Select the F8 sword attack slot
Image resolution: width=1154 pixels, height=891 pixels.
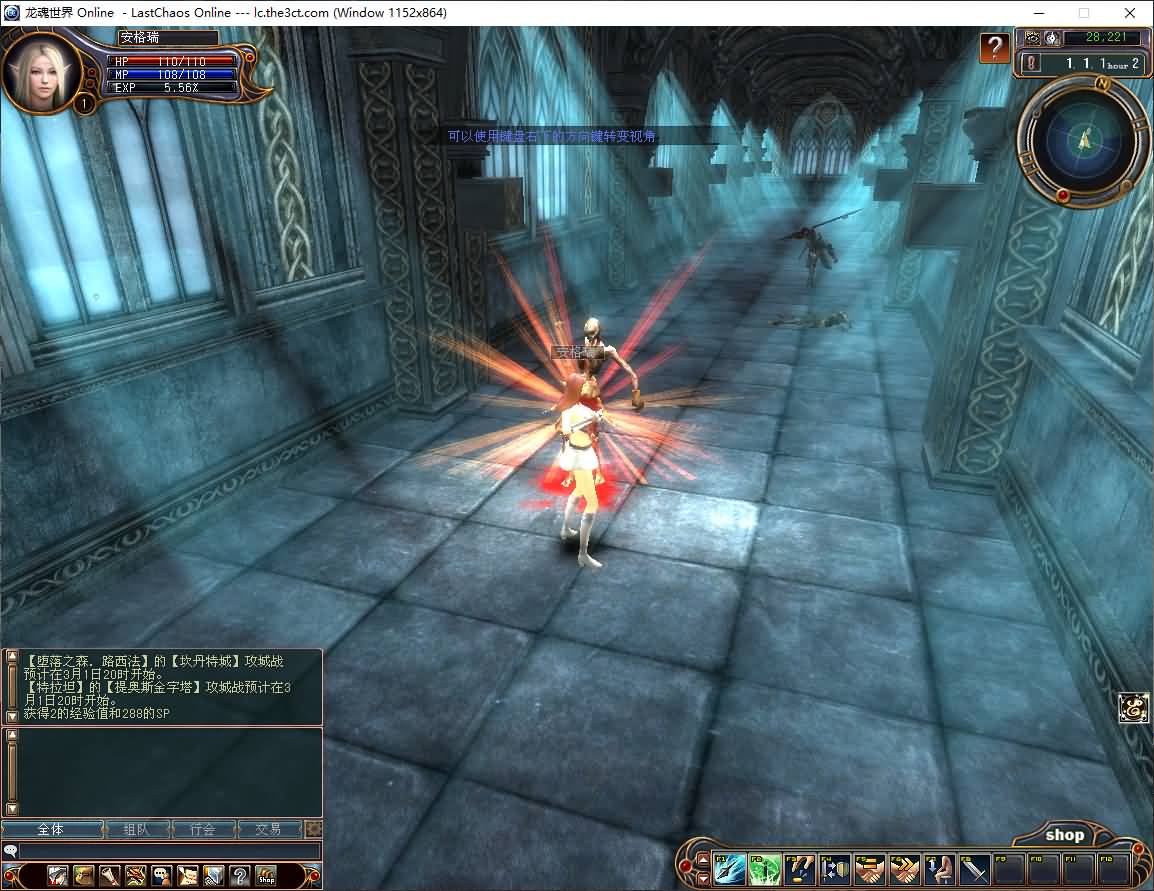pyautogui.click(x=973, y=869)
